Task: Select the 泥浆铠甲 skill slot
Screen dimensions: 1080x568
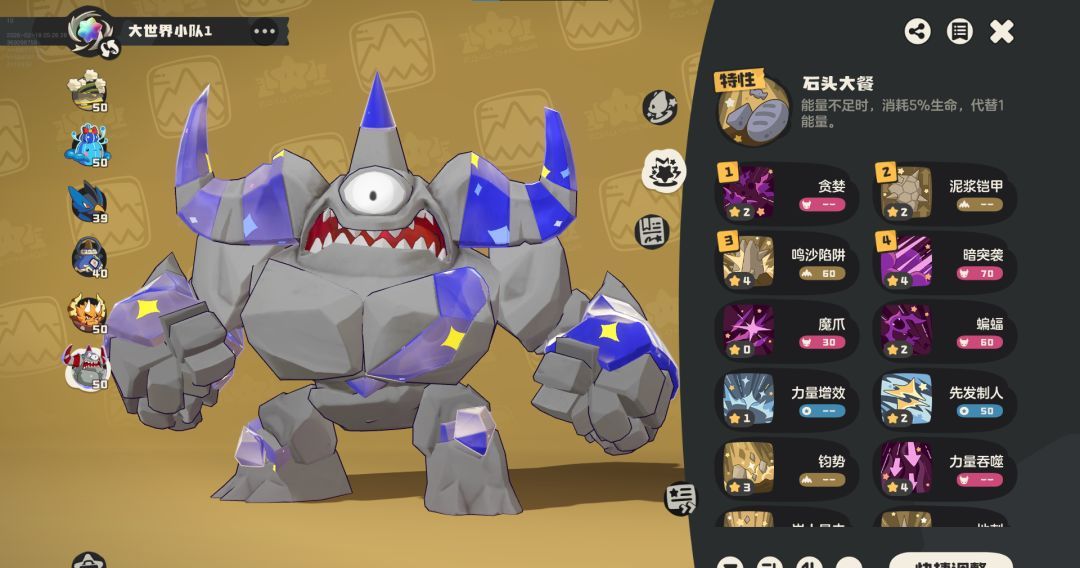Action: pyautogui.click(x=945, y=194)
